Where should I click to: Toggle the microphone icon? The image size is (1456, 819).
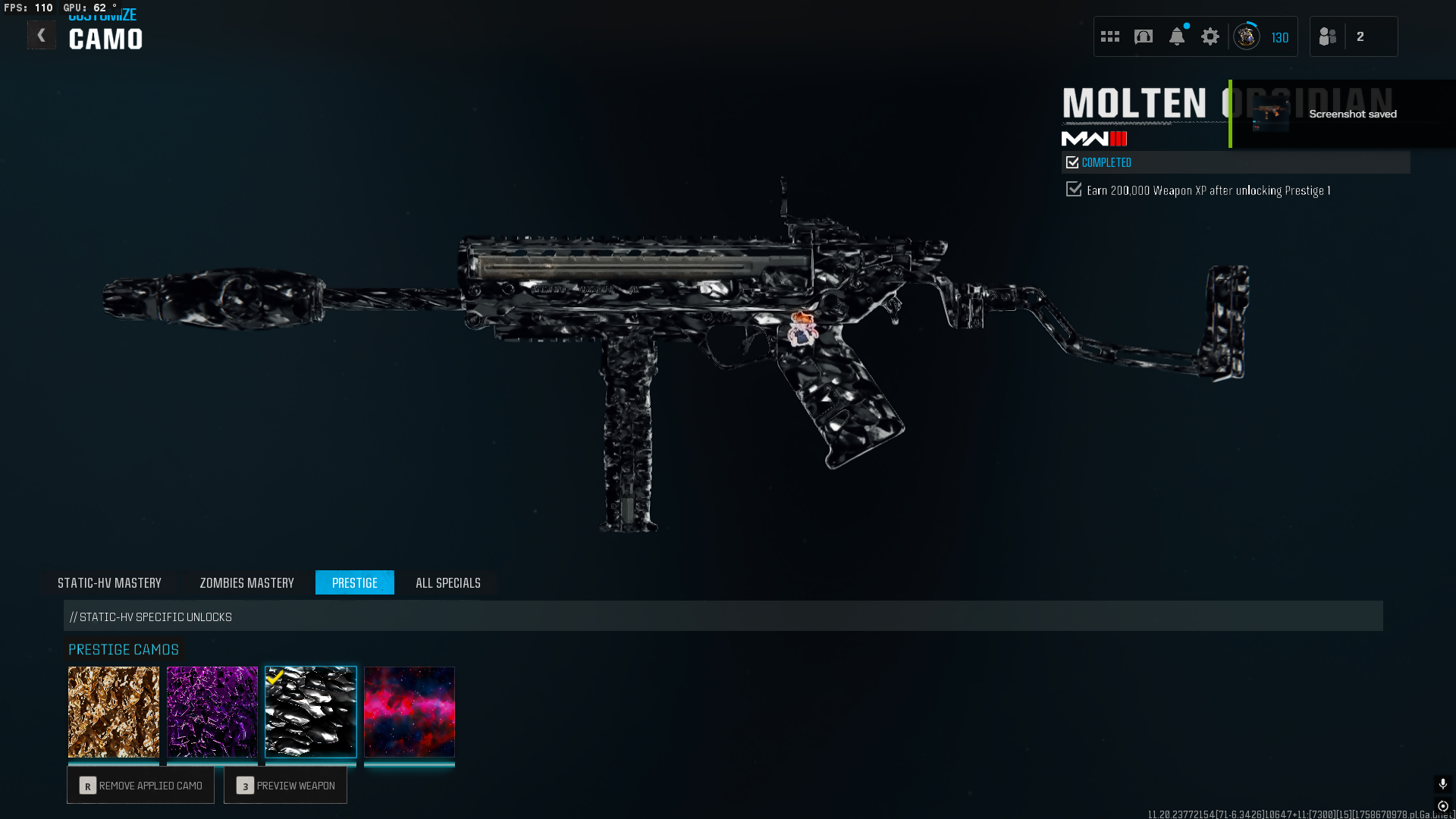click(1442, 783)
